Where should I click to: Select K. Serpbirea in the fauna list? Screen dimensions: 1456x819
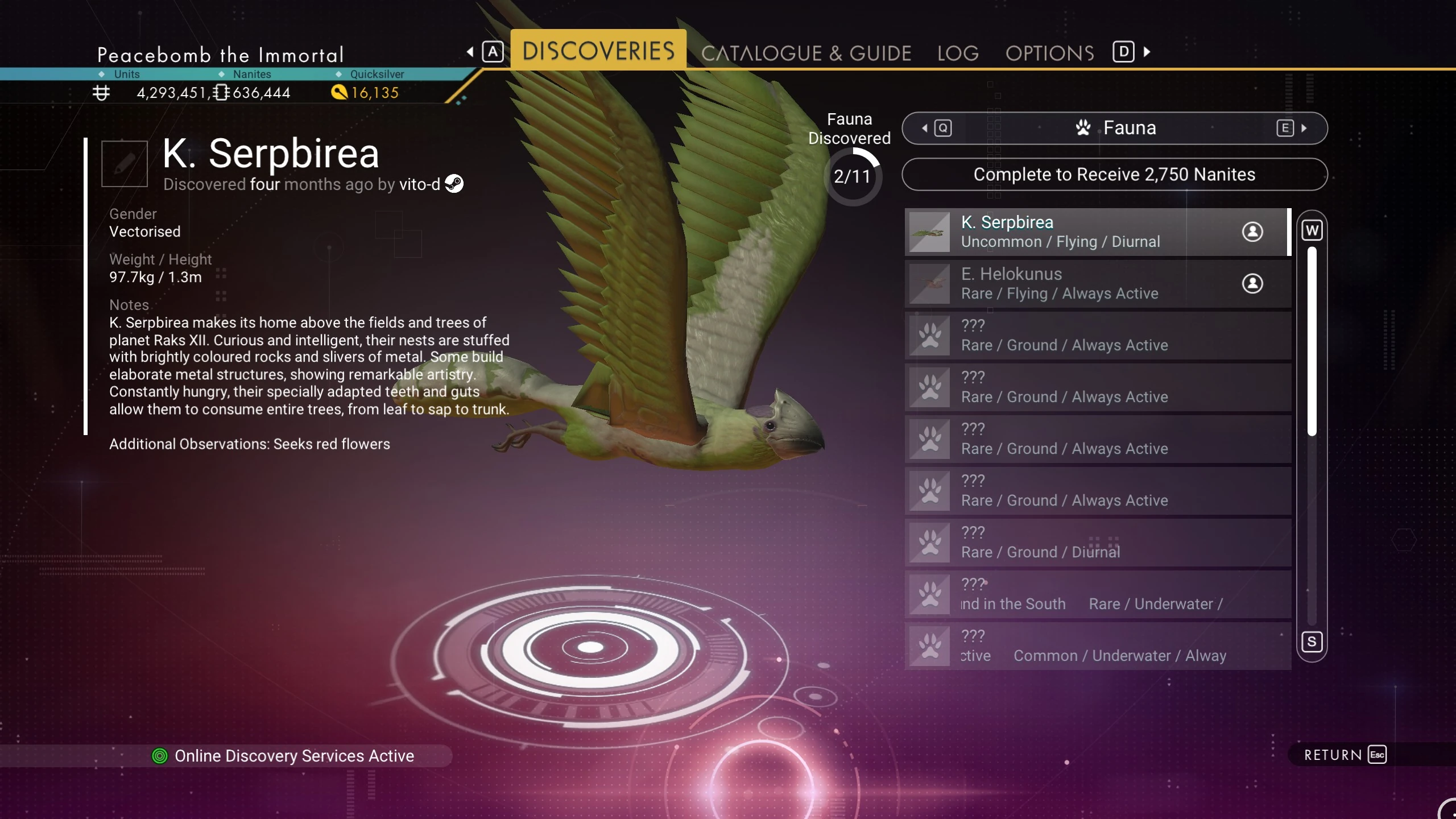click(x=1097, y=232)
